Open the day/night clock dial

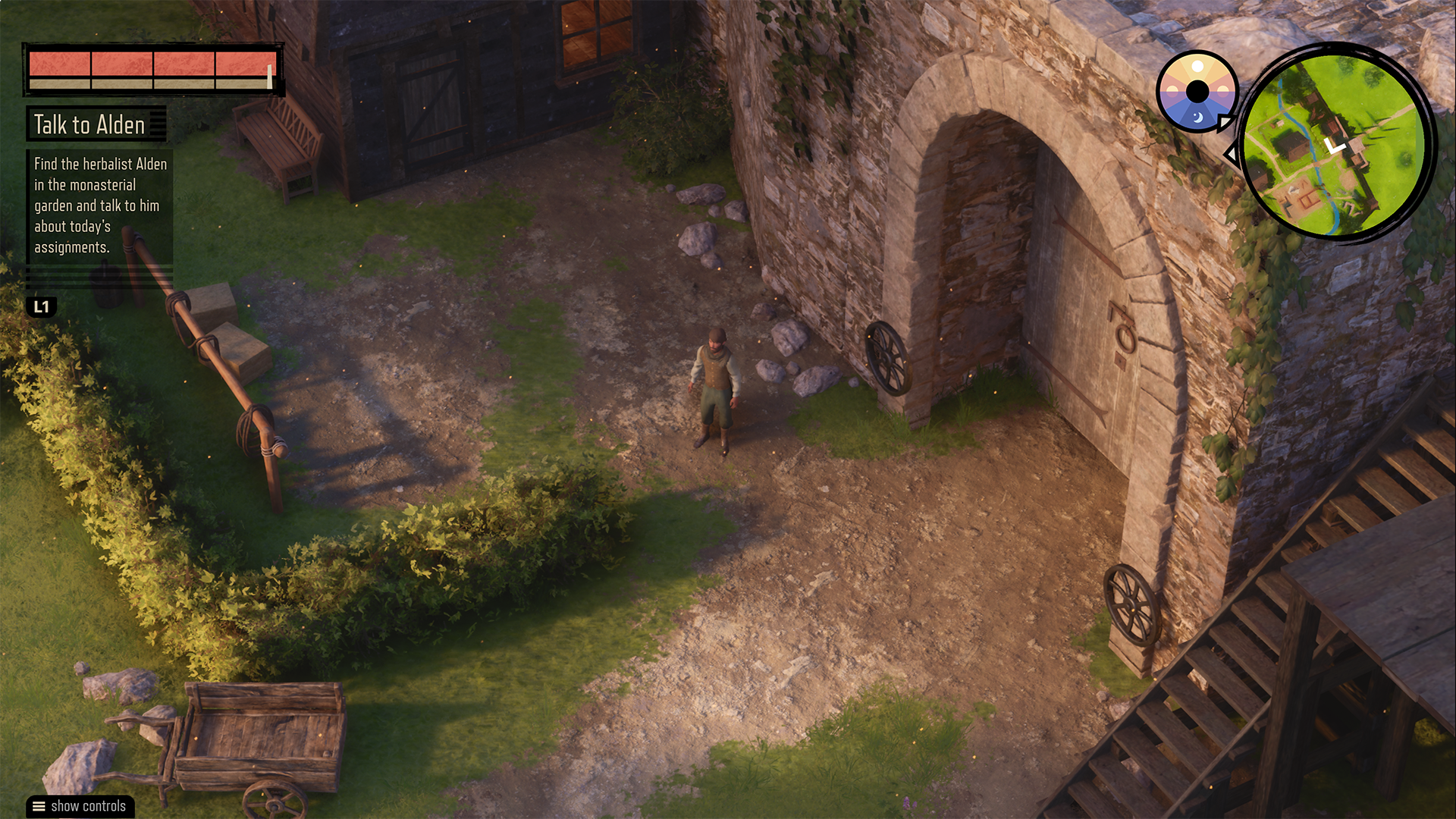coord(1197,89)
